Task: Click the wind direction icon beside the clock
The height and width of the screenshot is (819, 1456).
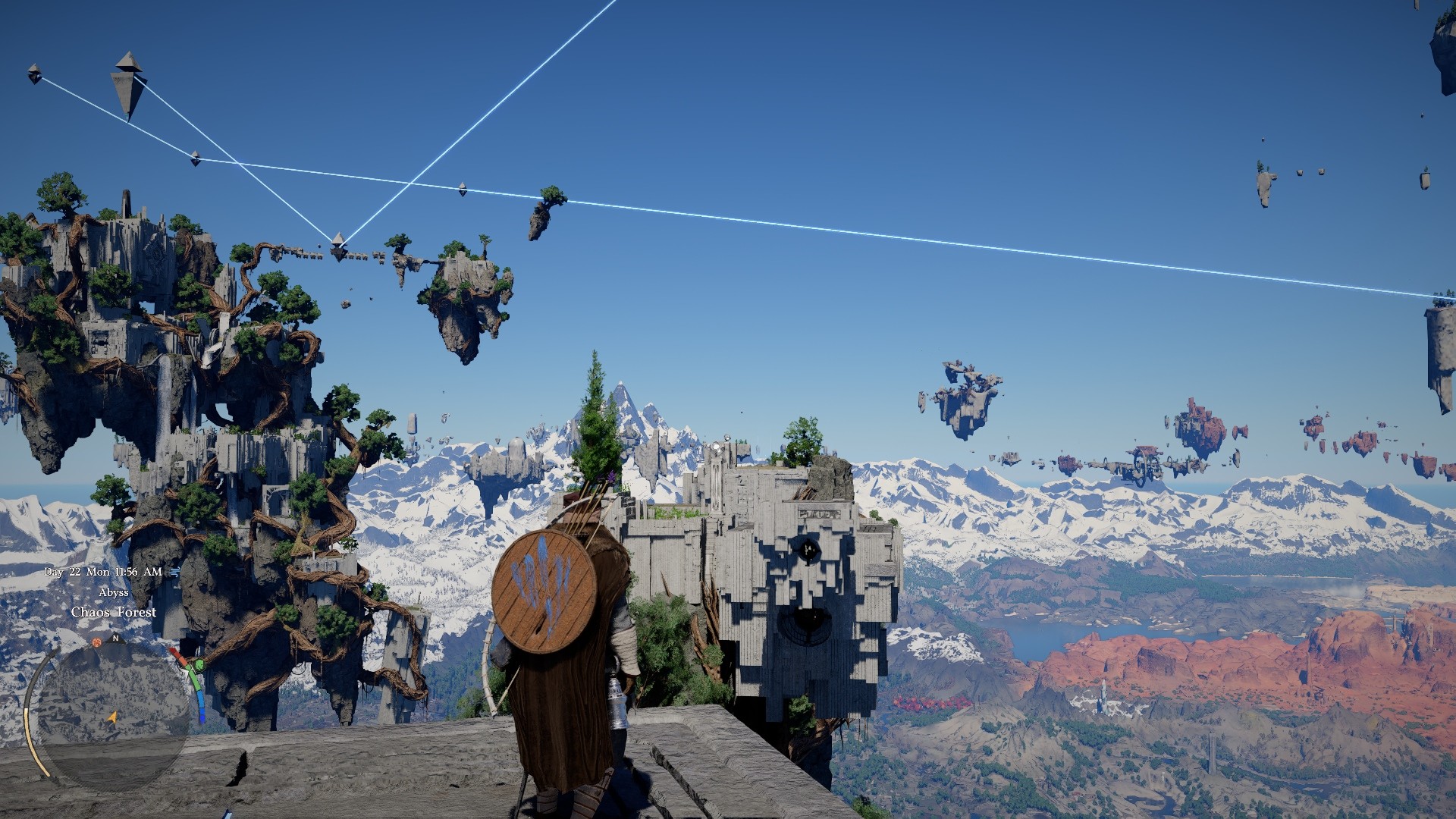Action: pos(174,572)
